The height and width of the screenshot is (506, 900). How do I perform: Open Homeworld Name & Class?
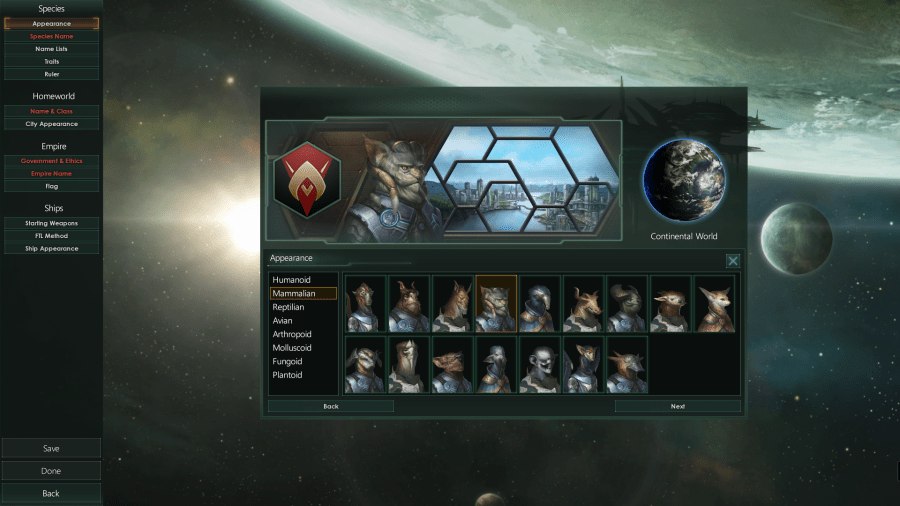click(x=51, y=111)
